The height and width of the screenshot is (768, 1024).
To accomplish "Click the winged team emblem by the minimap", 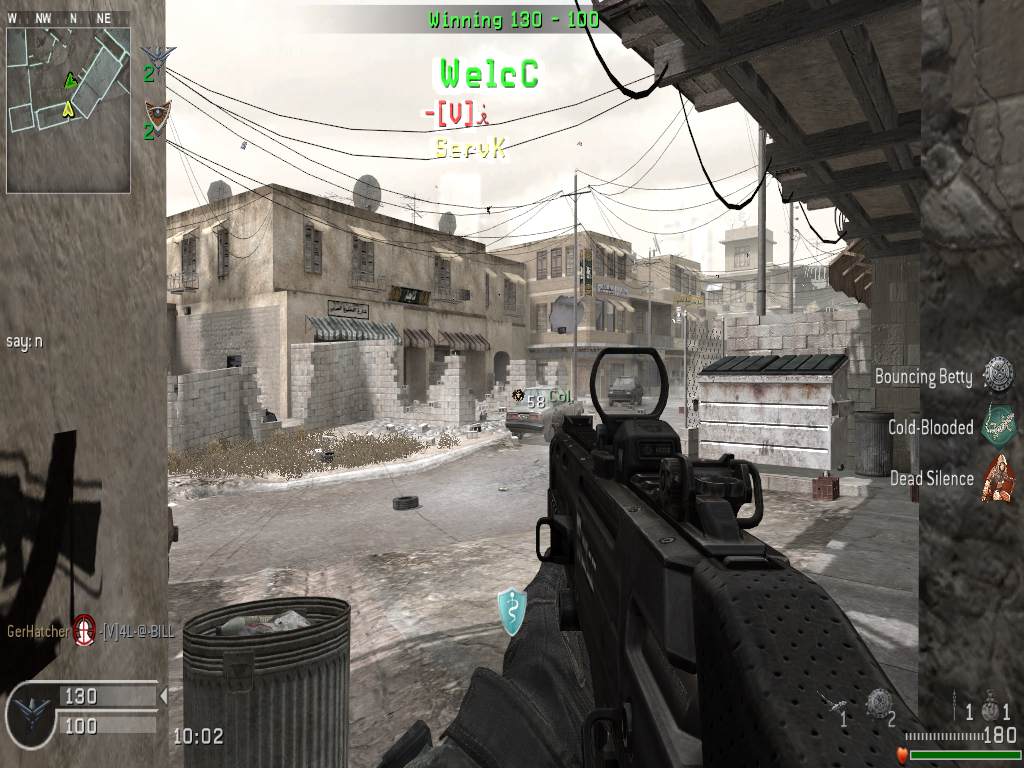I will pyautogui.click(x=158, y=56).
